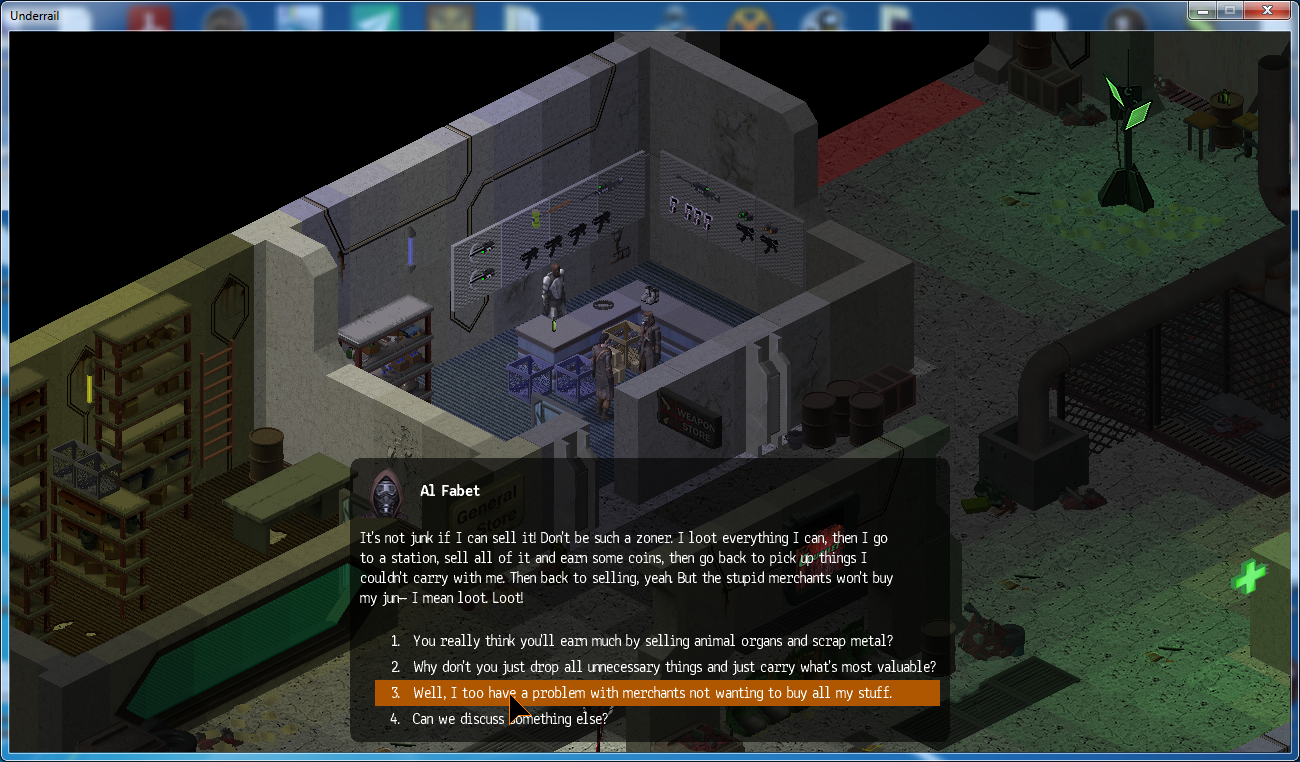Choose the reply about selling animal organs and scrap metal
The width and height of the screenshot is (1300, 762).
click(x=650, y=641)
